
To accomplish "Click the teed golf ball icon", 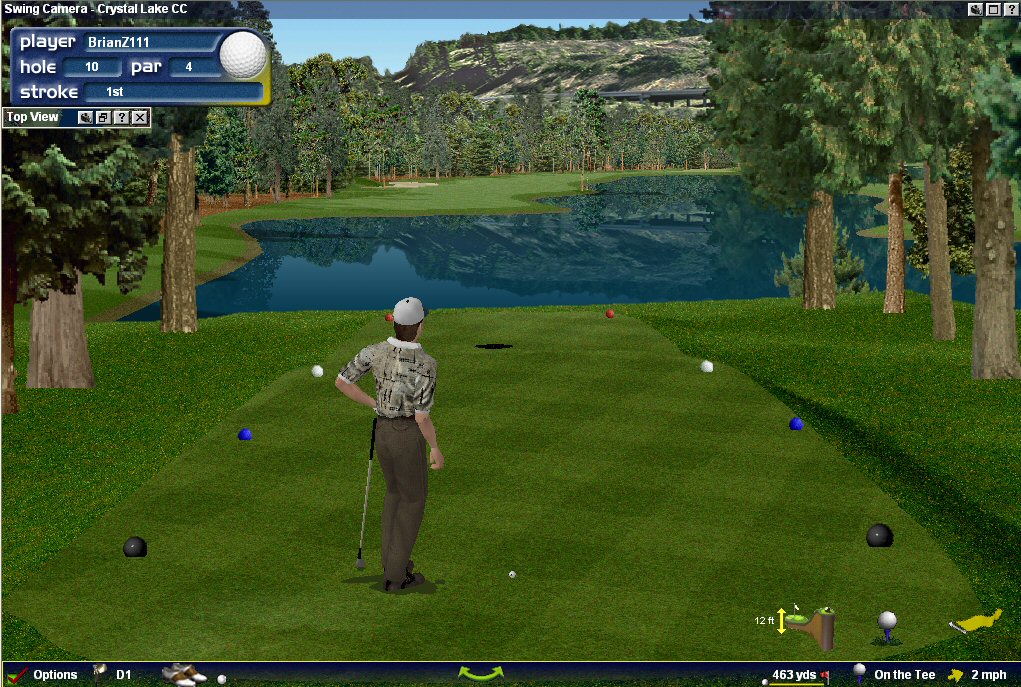I will 887,625.
